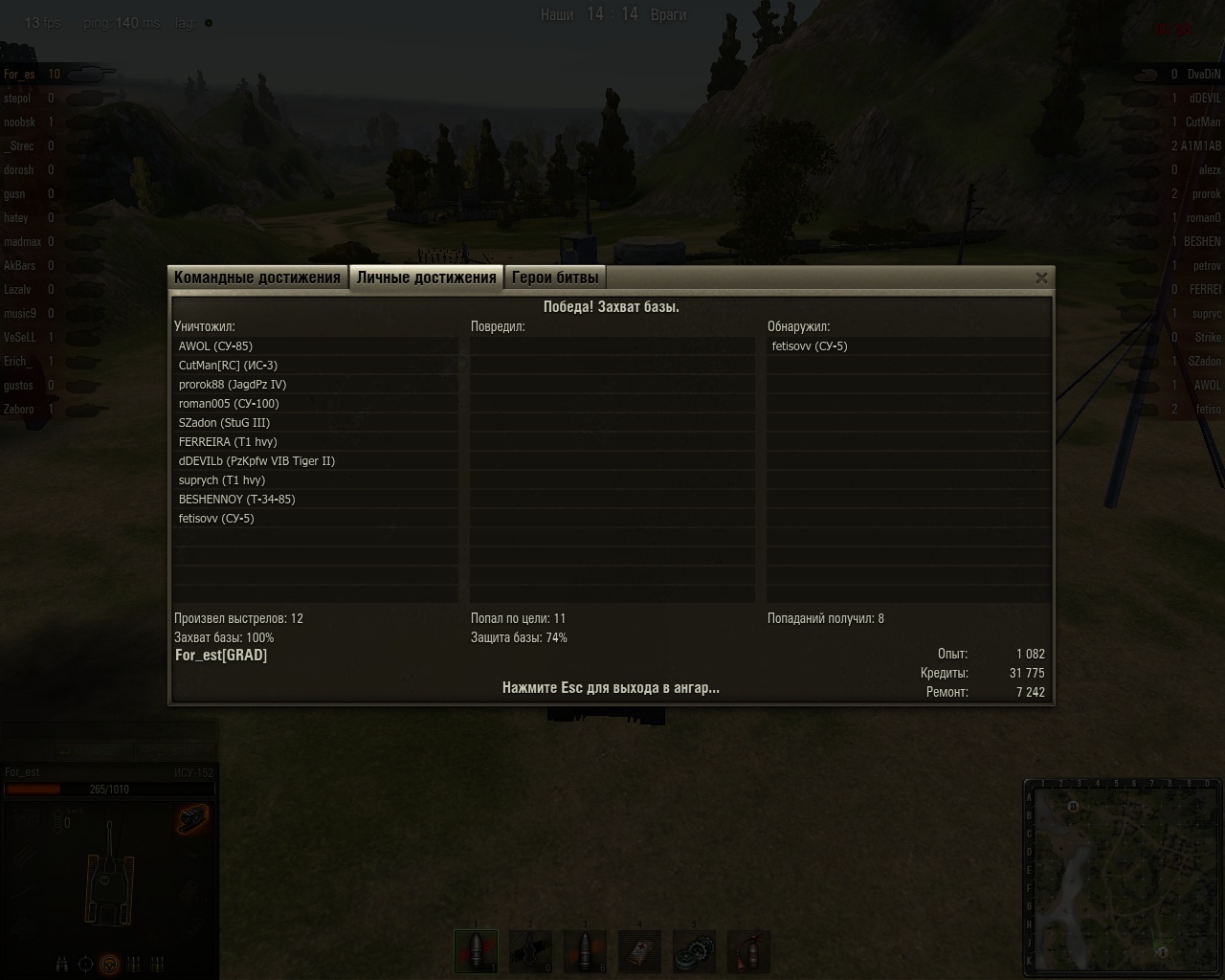1225x980 pixels.
Task: Select BESHENNOY (T-34-85) in the list
Action: click(236, 500)
